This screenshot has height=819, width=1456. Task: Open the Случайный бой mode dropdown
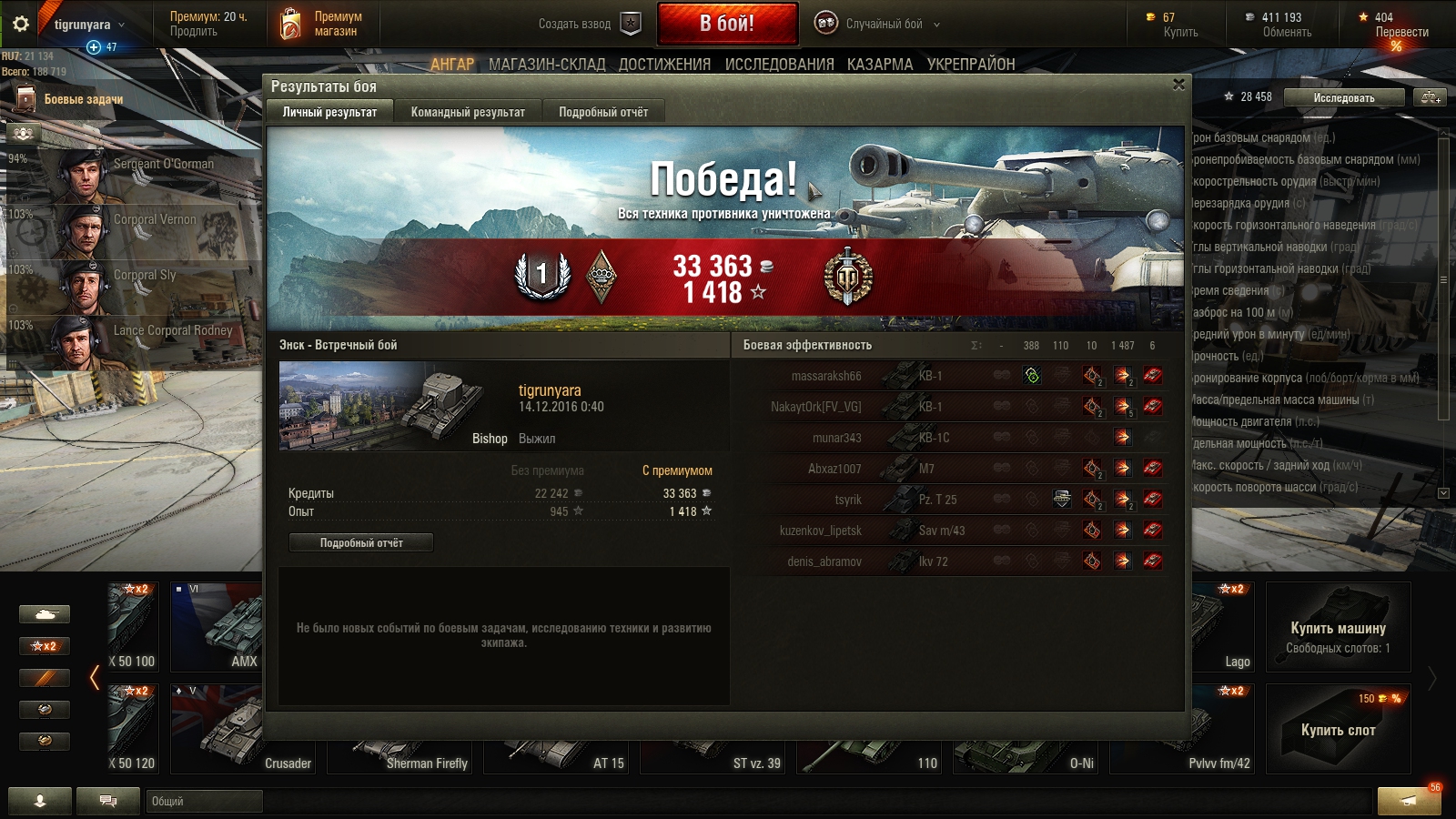(878, 25)
